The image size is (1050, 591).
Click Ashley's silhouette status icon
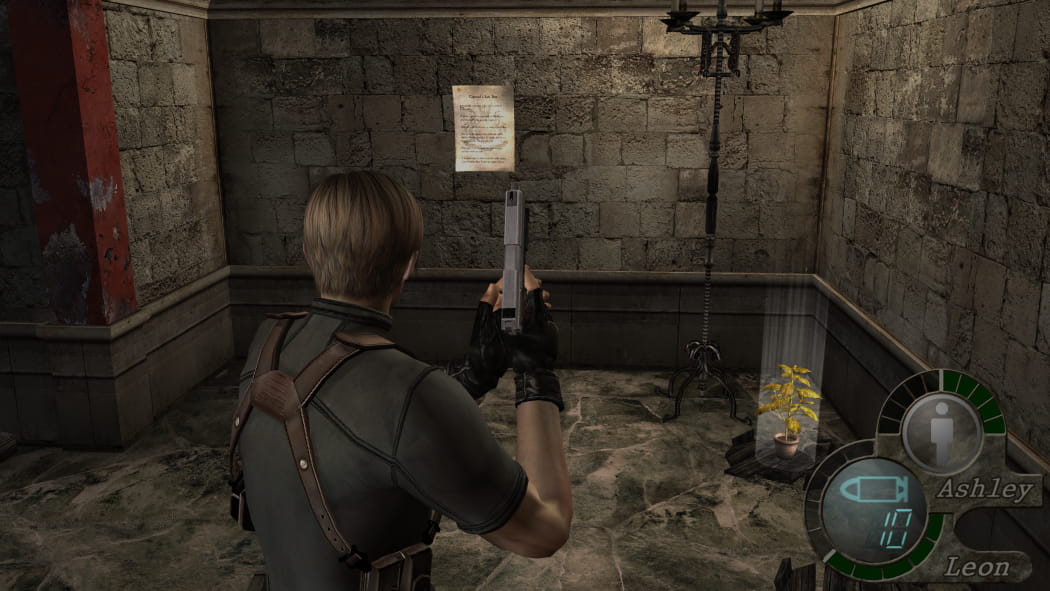(941, 418)
